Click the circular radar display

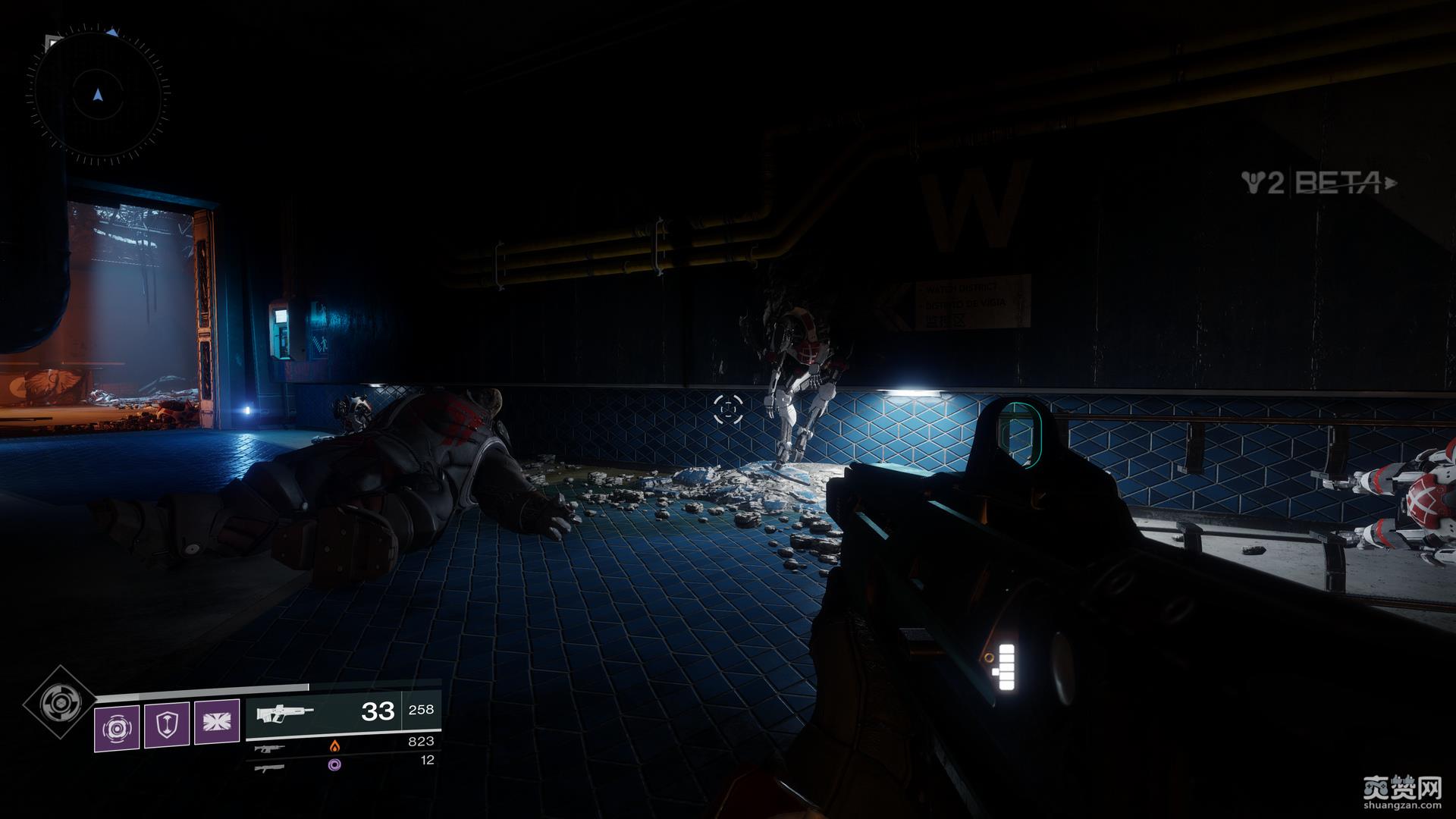tap(97, 96)
